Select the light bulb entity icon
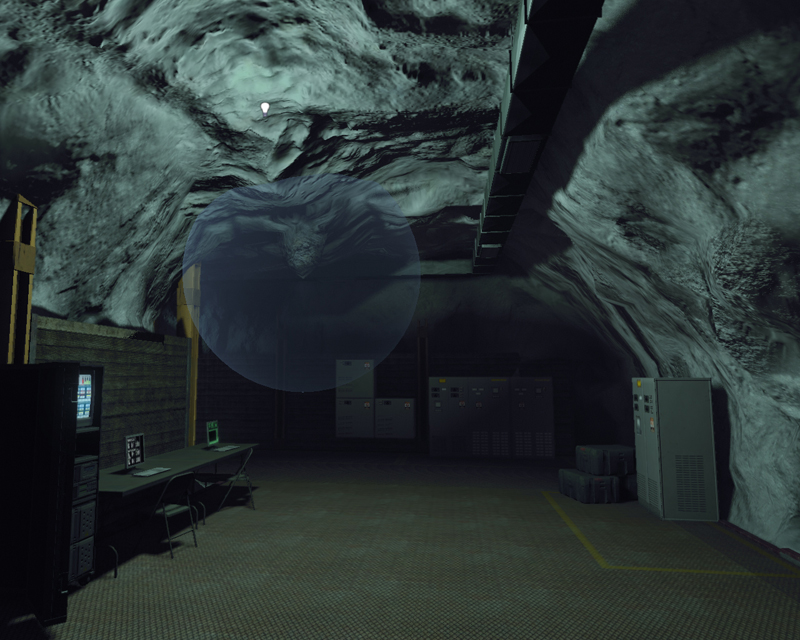Viewport: 800px width, 640px height. click(265, 107)
